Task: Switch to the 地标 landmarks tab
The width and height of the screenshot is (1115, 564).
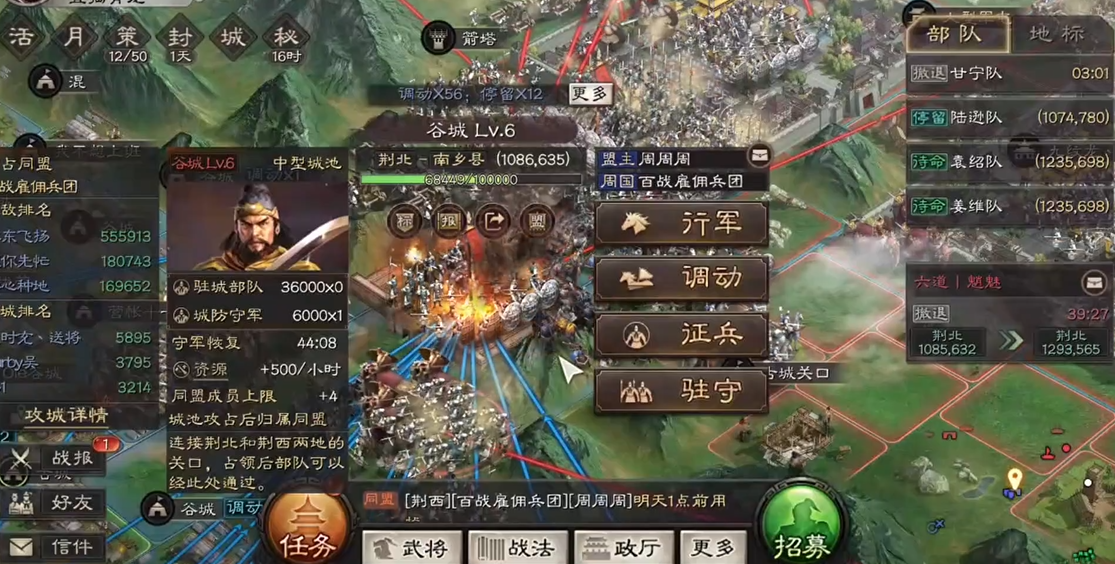Action: pyautogui.click(x=1055, y=35)
